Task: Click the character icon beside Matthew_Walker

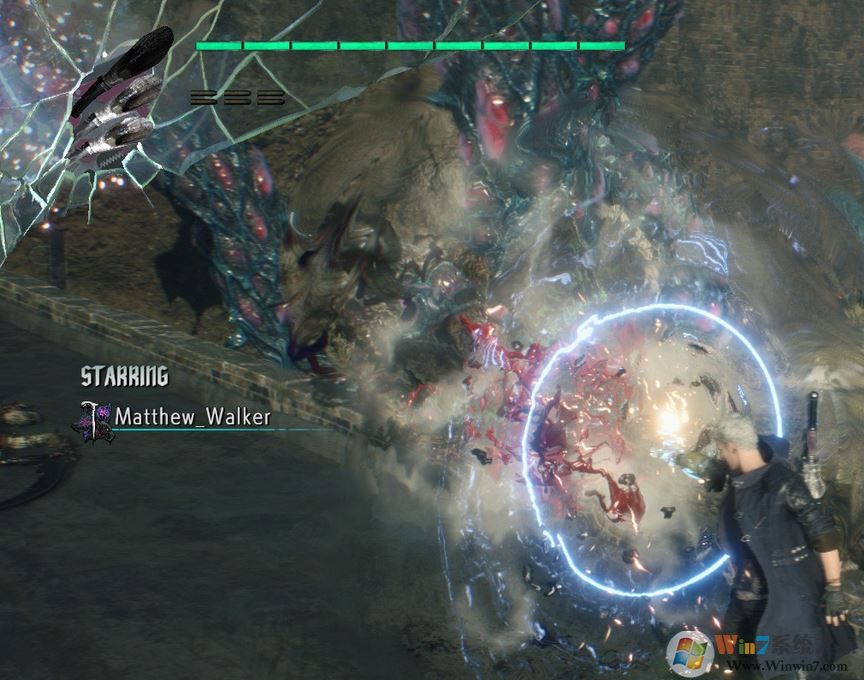Action: pos(96,418)
